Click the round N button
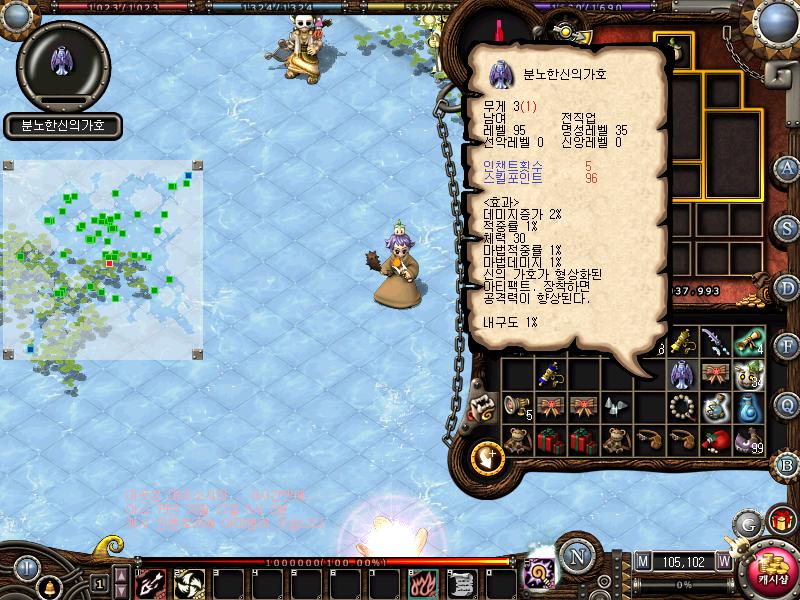The height and width of the screenshot is (600, 800). (577, 556)
